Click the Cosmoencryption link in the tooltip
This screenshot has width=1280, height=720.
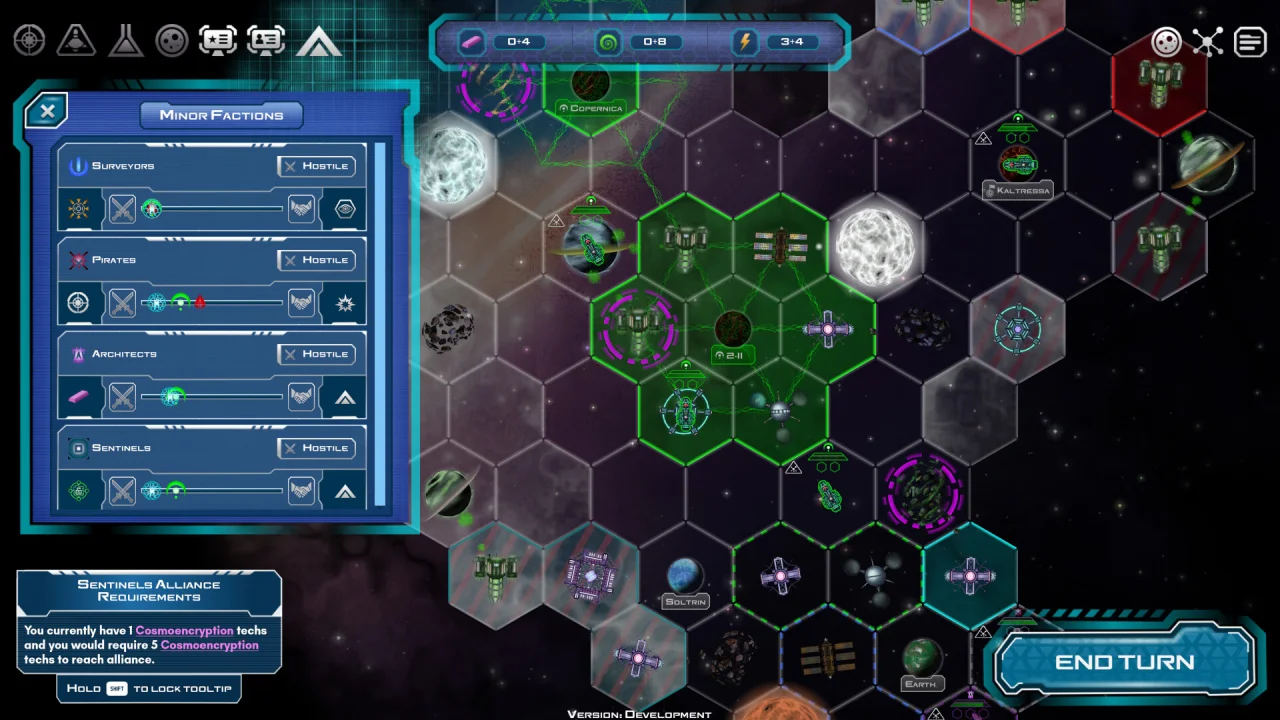point(184,631)
